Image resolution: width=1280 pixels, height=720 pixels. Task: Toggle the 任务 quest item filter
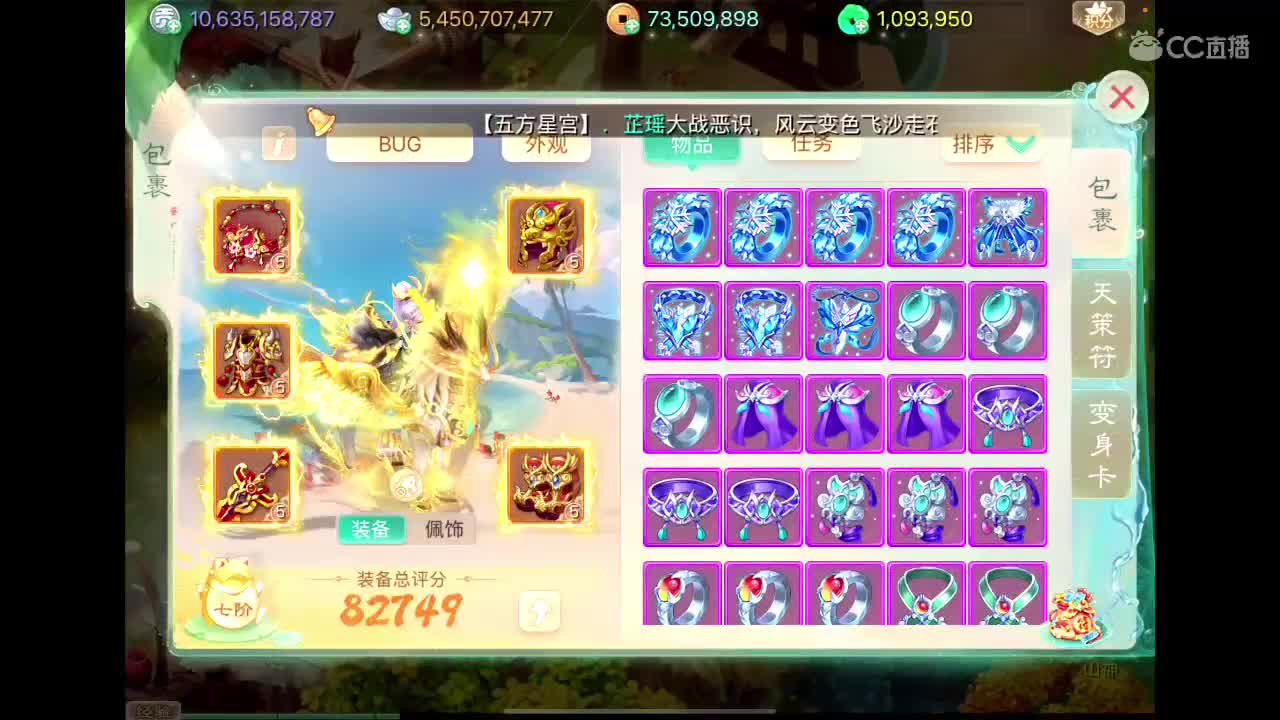(812, 144)
